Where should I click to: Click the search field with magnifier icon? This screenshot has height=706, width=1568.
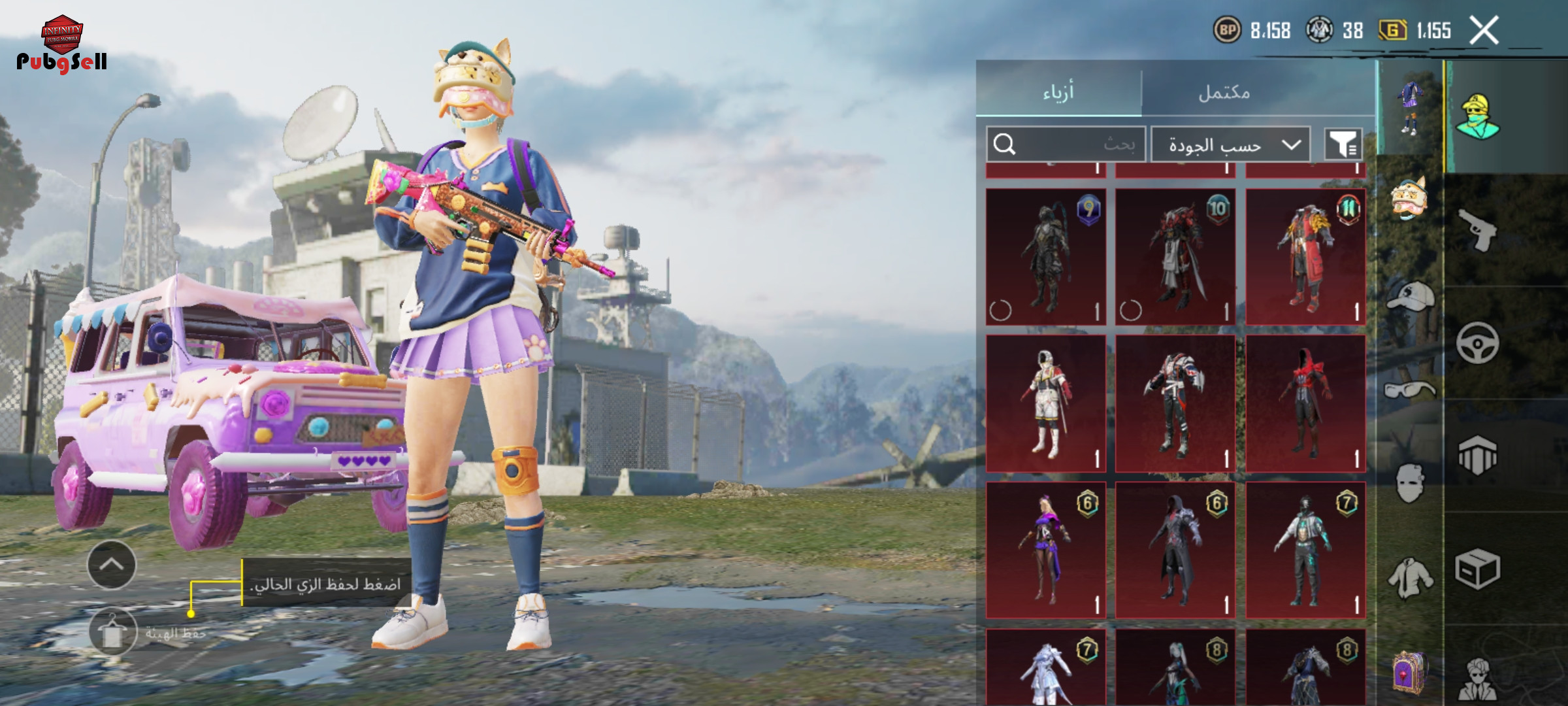point(1066,144)
